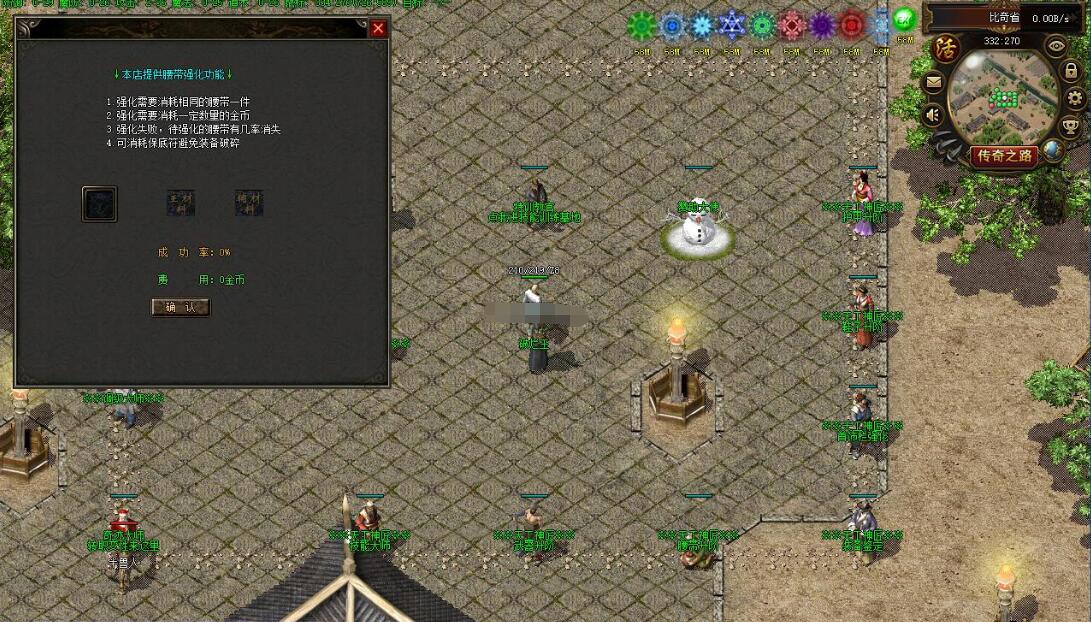
Task: Click the purple flower buff icon
Action: point(821,25)
